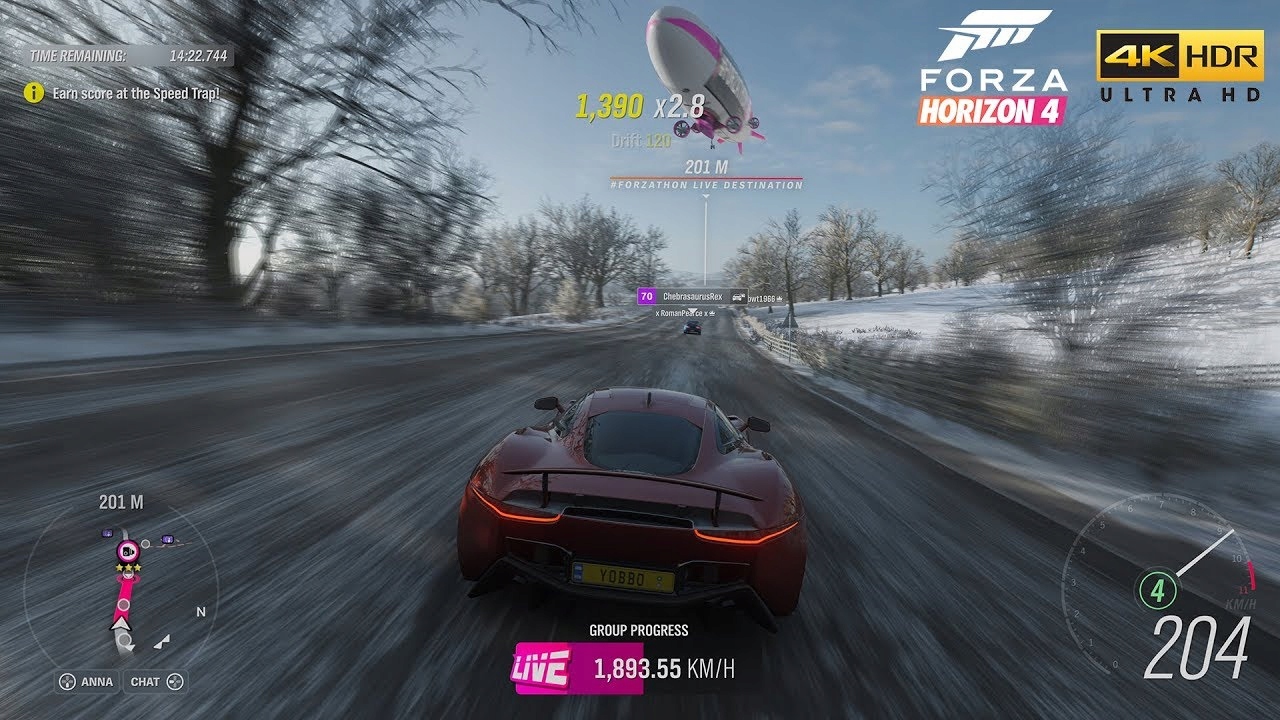Click the pink LIVE badge
The image size is (1280, 720).
coord(541,668)
